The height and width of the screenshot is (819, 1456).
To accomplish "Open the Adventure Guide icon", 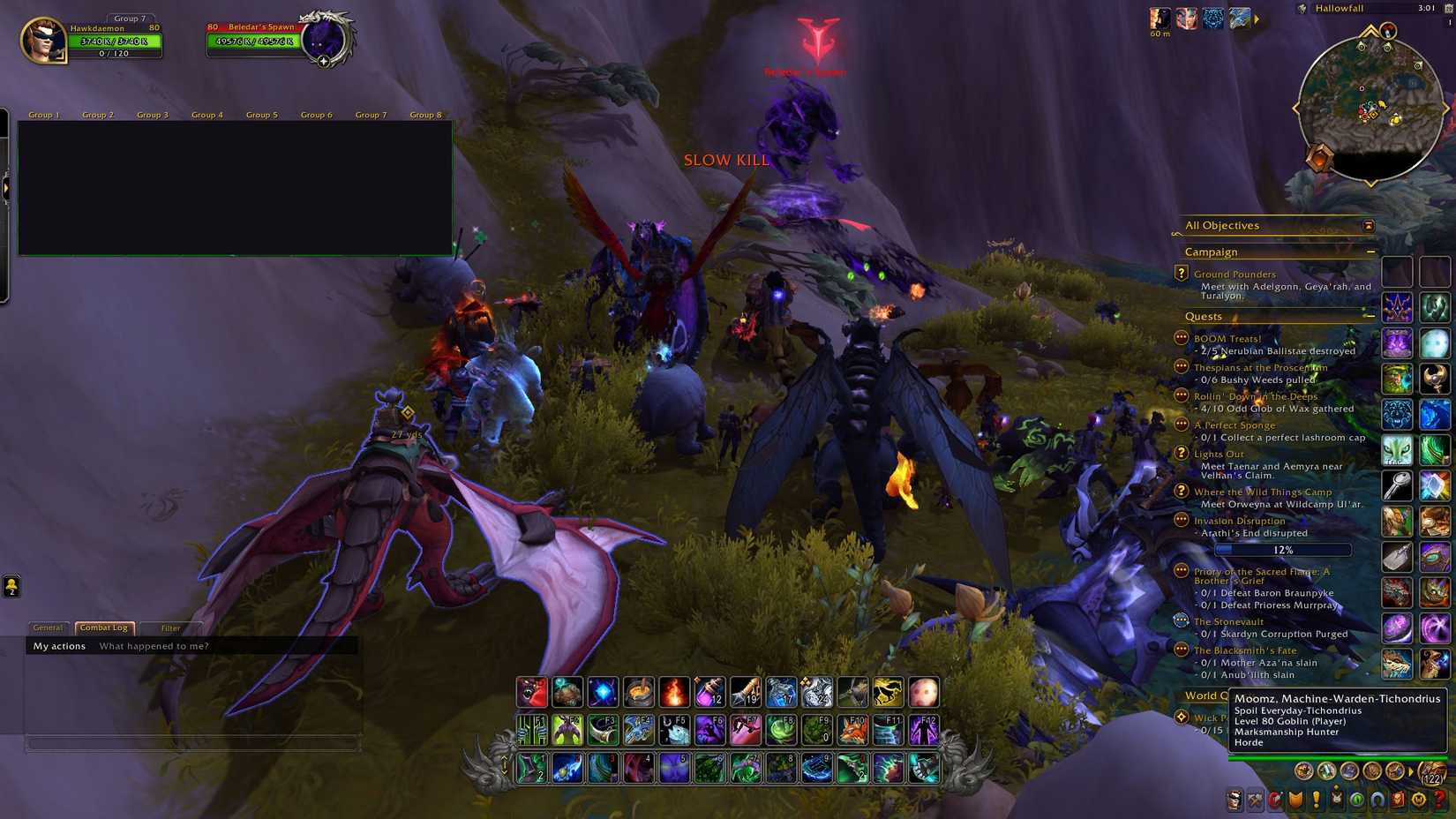I will 1398,801.
